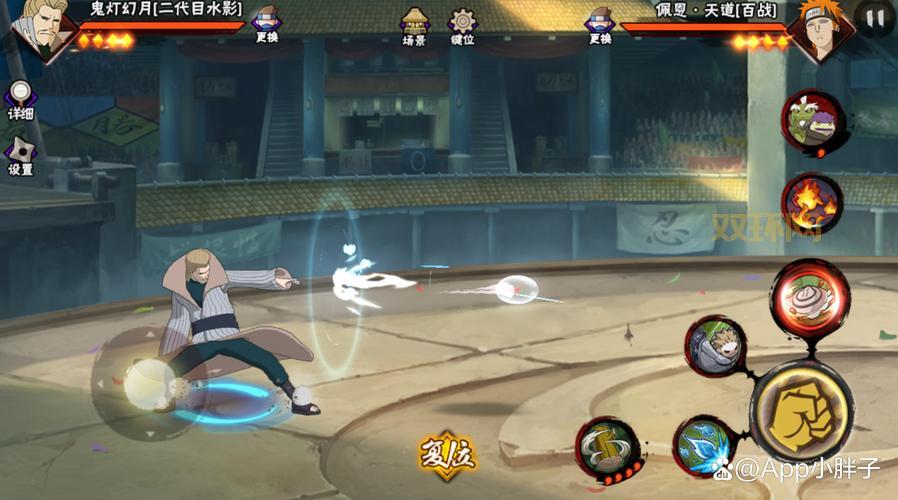Summon the green toad assist
This screenshot has height=500, width=898.
(811, 121)
